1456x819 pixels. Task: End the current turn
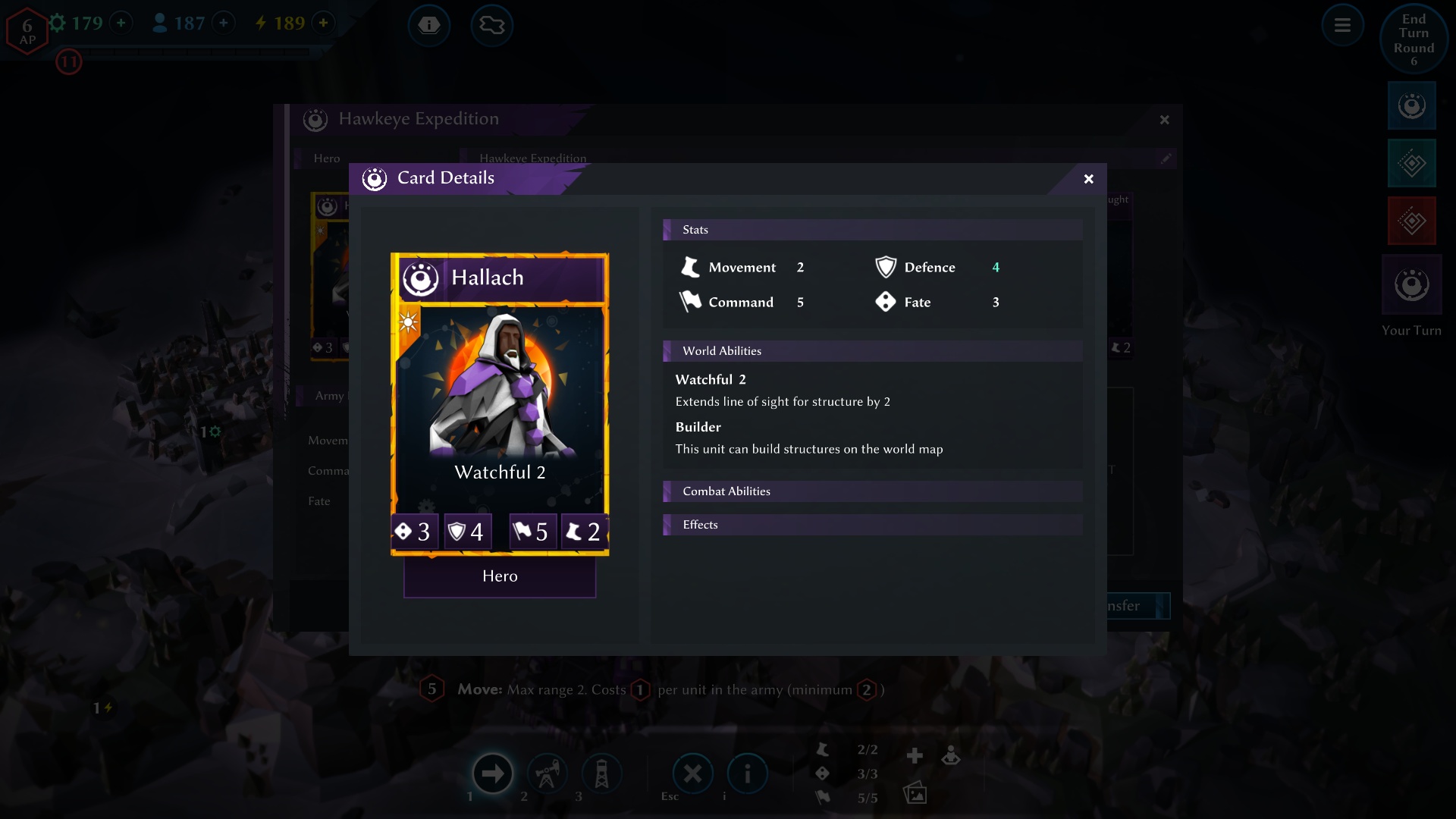[1414, 39]
